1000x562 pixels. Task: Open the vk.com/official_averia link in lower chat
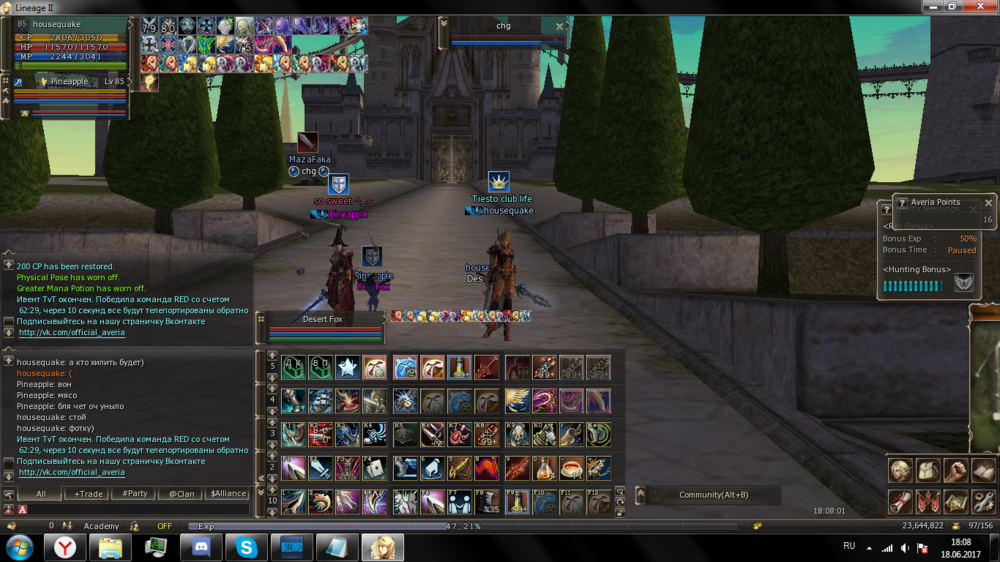coord(71,472)
